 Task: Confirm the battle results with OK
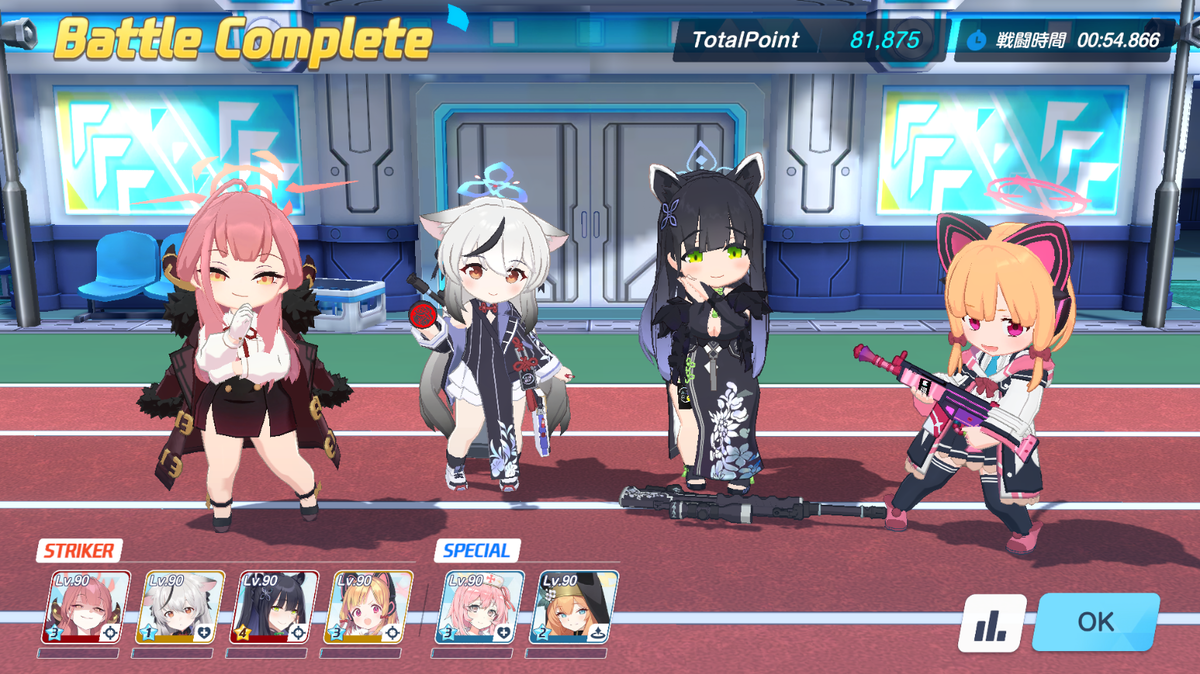pos(1095,622)
